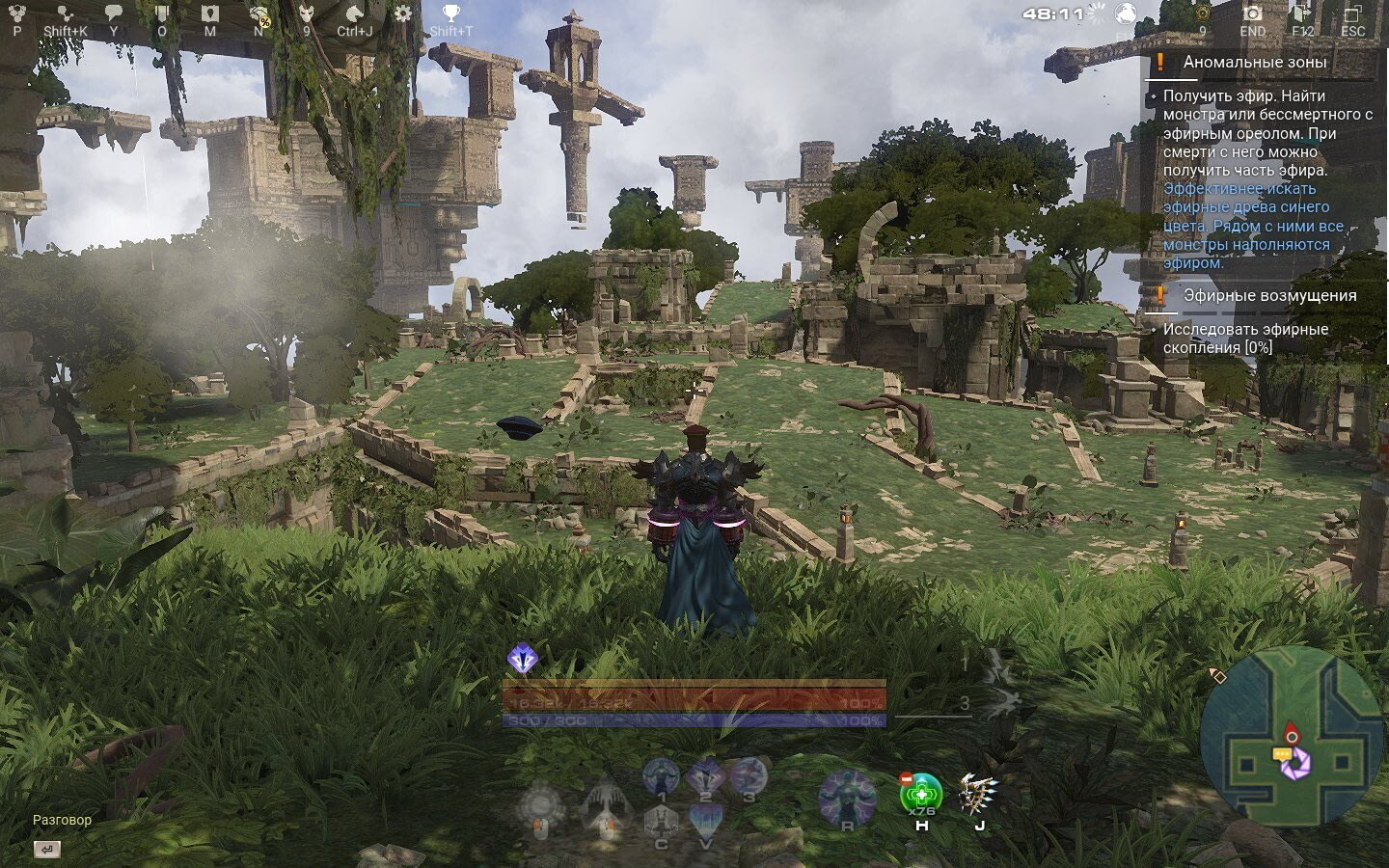Open the mount menu via the horse icon (Ctrl+J)
The width and height of the screenshot is (1389, 868).
pyautogui.click(x=355, y=13)
